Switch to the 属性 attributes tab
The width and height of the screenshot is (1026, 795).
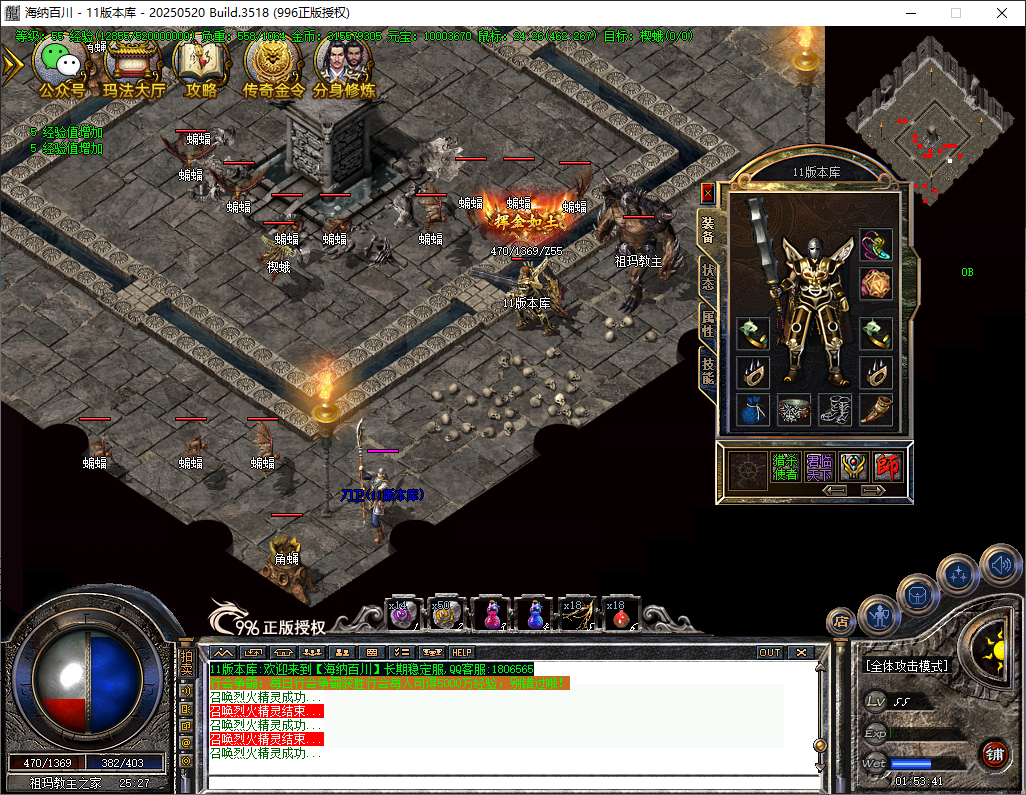(x=708, y=322)
